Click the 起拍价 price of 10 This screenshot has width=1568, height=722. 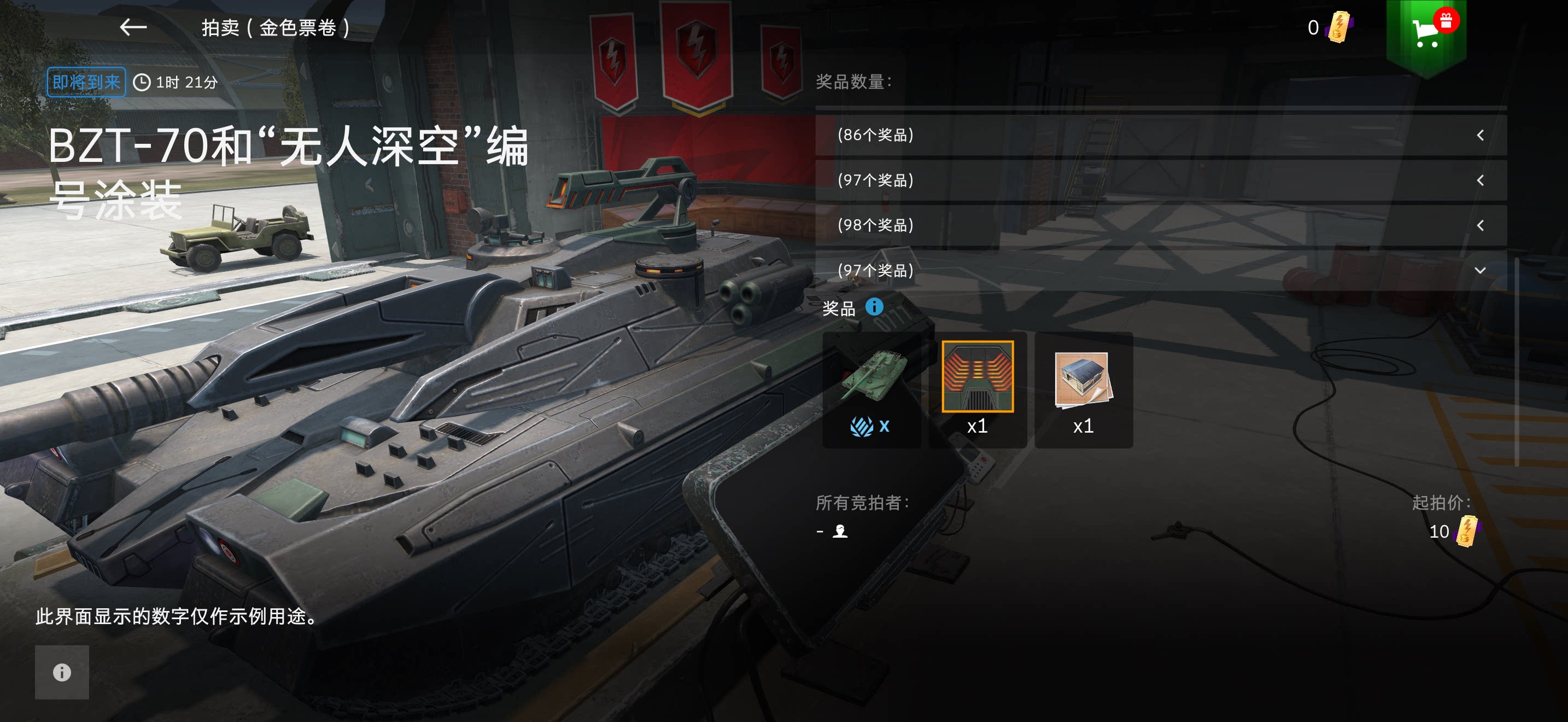tap(1440, 532)
